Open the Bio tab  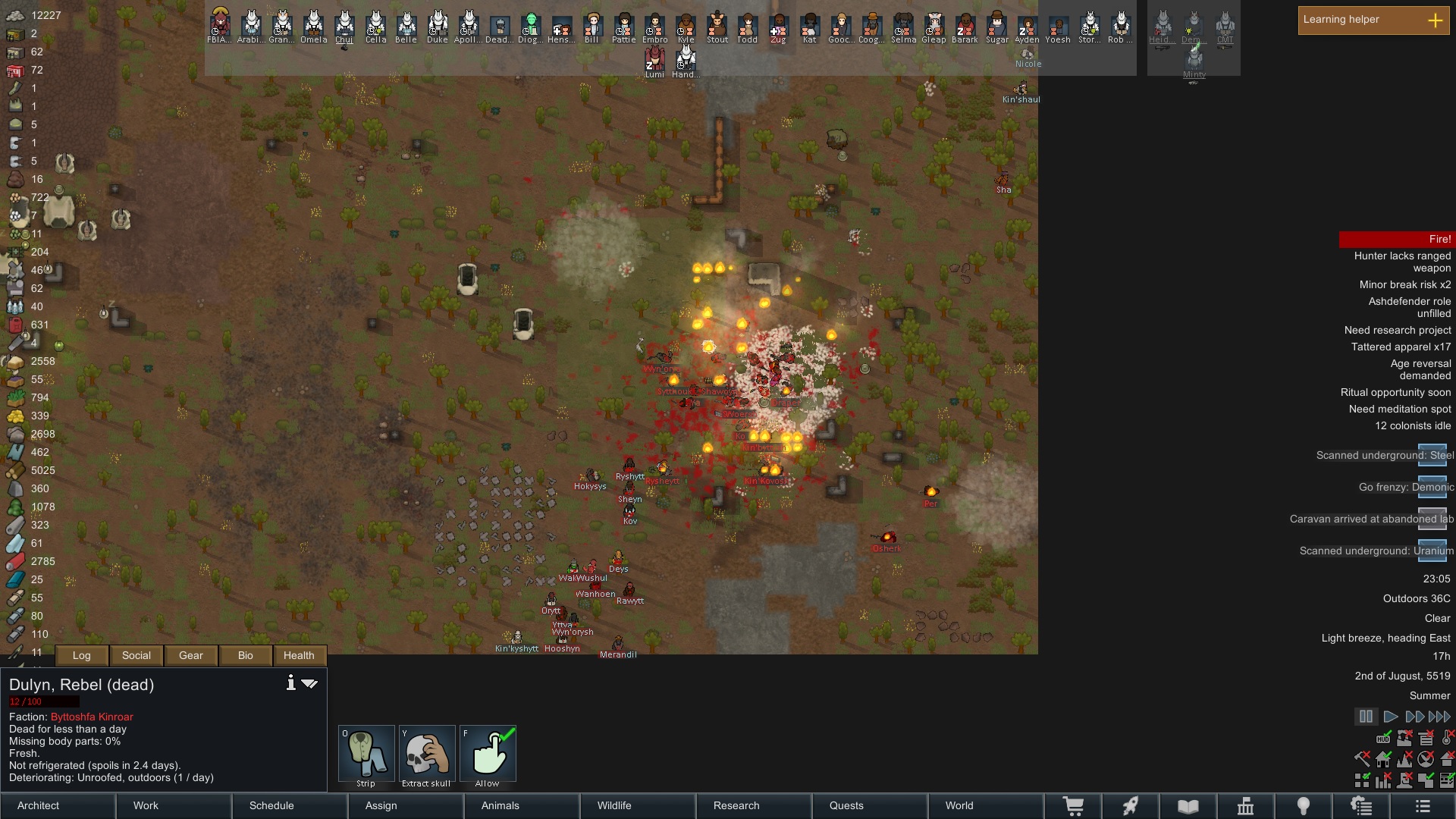tap(246, 656)
